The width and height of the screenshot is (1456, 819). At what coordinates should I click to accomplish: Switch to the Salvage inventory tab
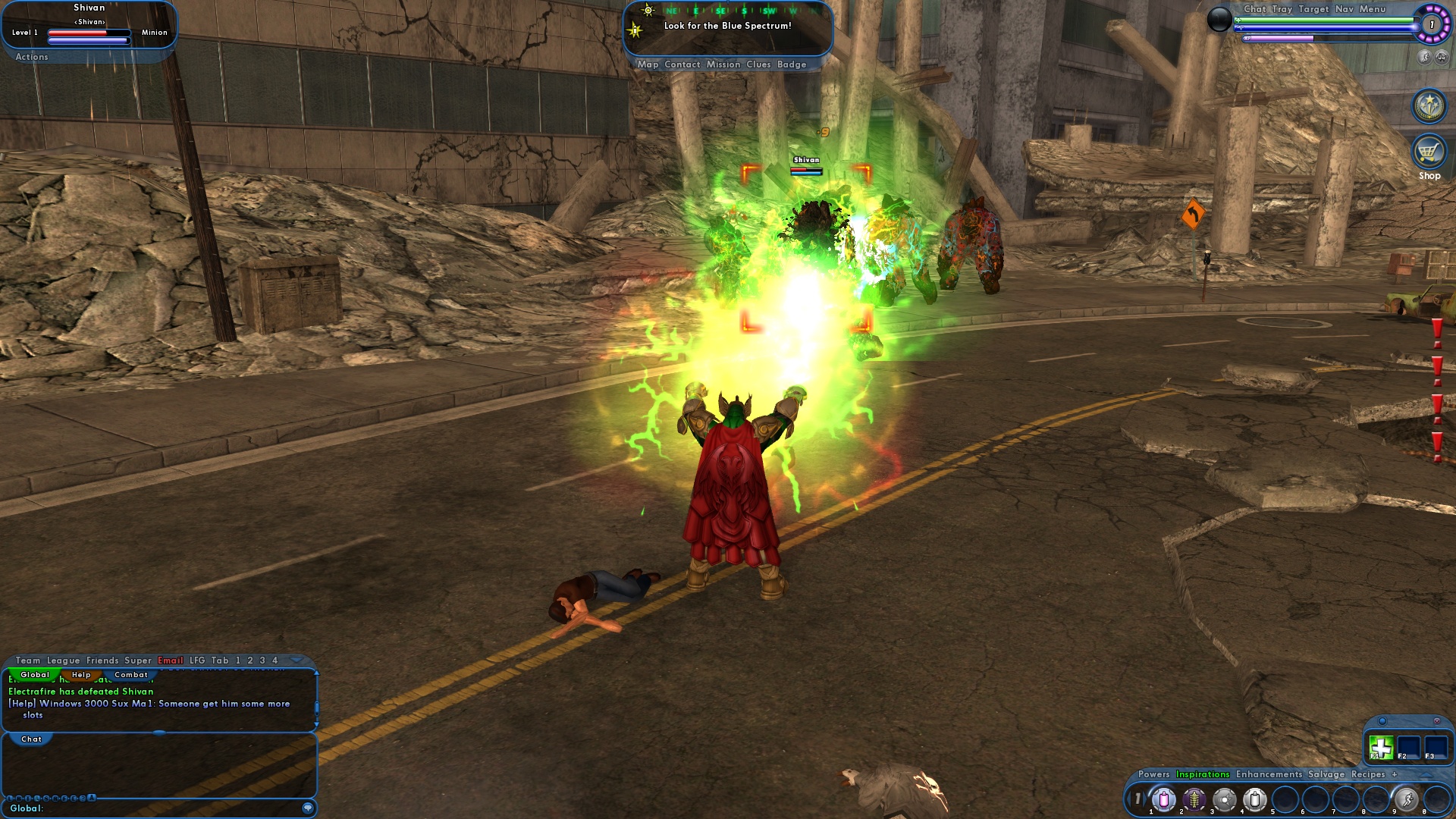(1328, 775)
